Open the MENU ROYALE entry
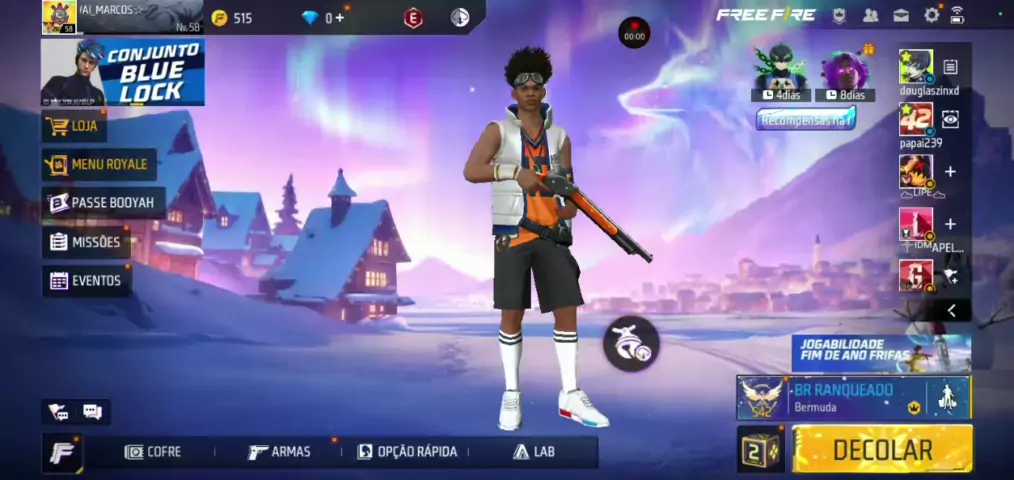Screen dimensions: 1014x480 tap(96, 164)
